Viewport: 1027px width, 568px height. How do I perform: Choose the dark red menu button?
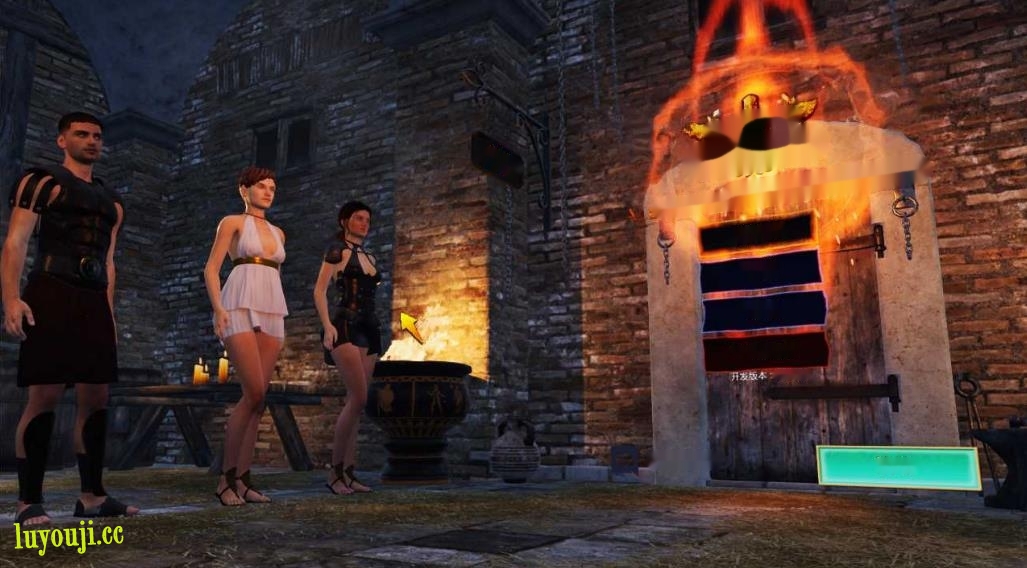766,351
